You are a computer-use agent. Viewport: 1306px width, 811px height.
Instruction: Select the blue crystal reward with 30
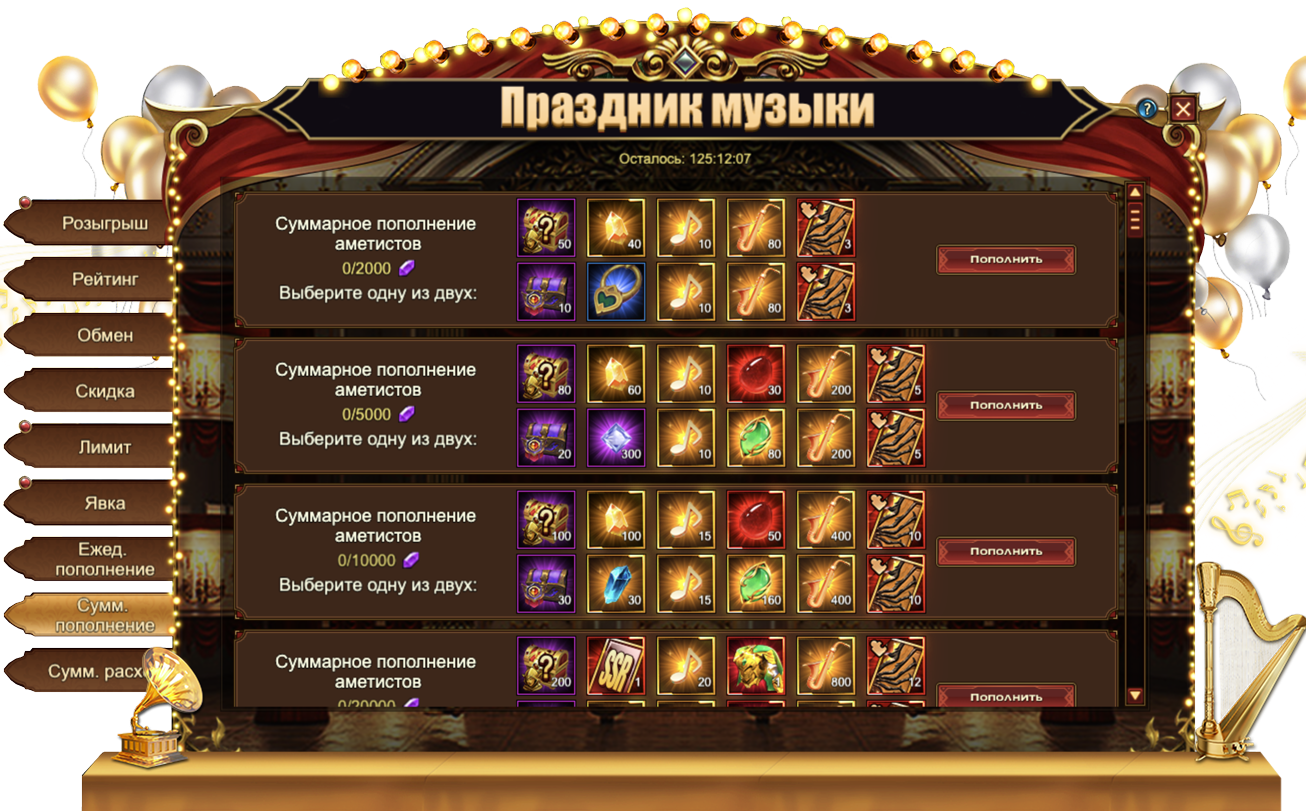click(x=615, y=584)
